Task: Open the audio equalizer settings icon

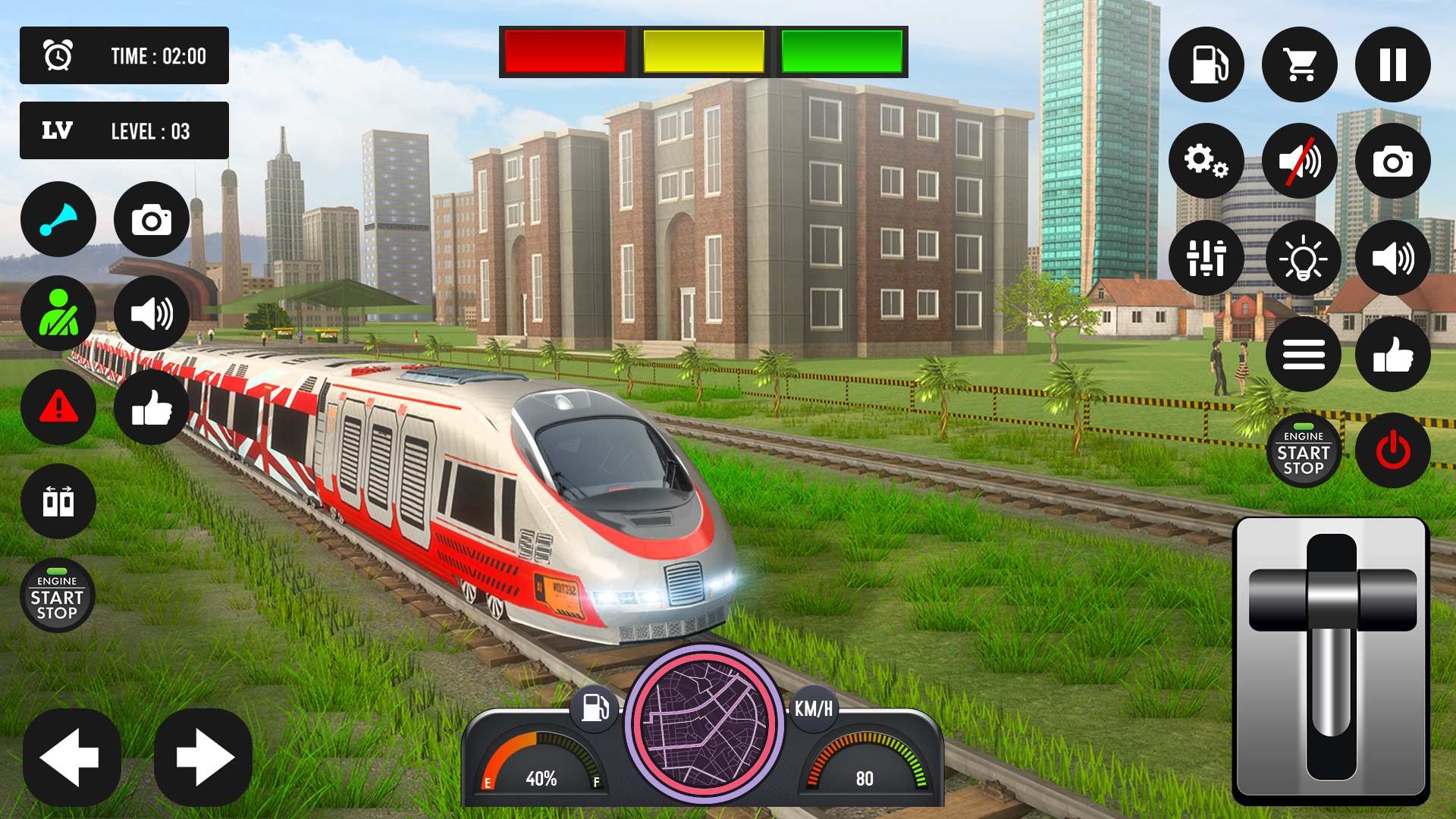Action: coord(1207,258)
